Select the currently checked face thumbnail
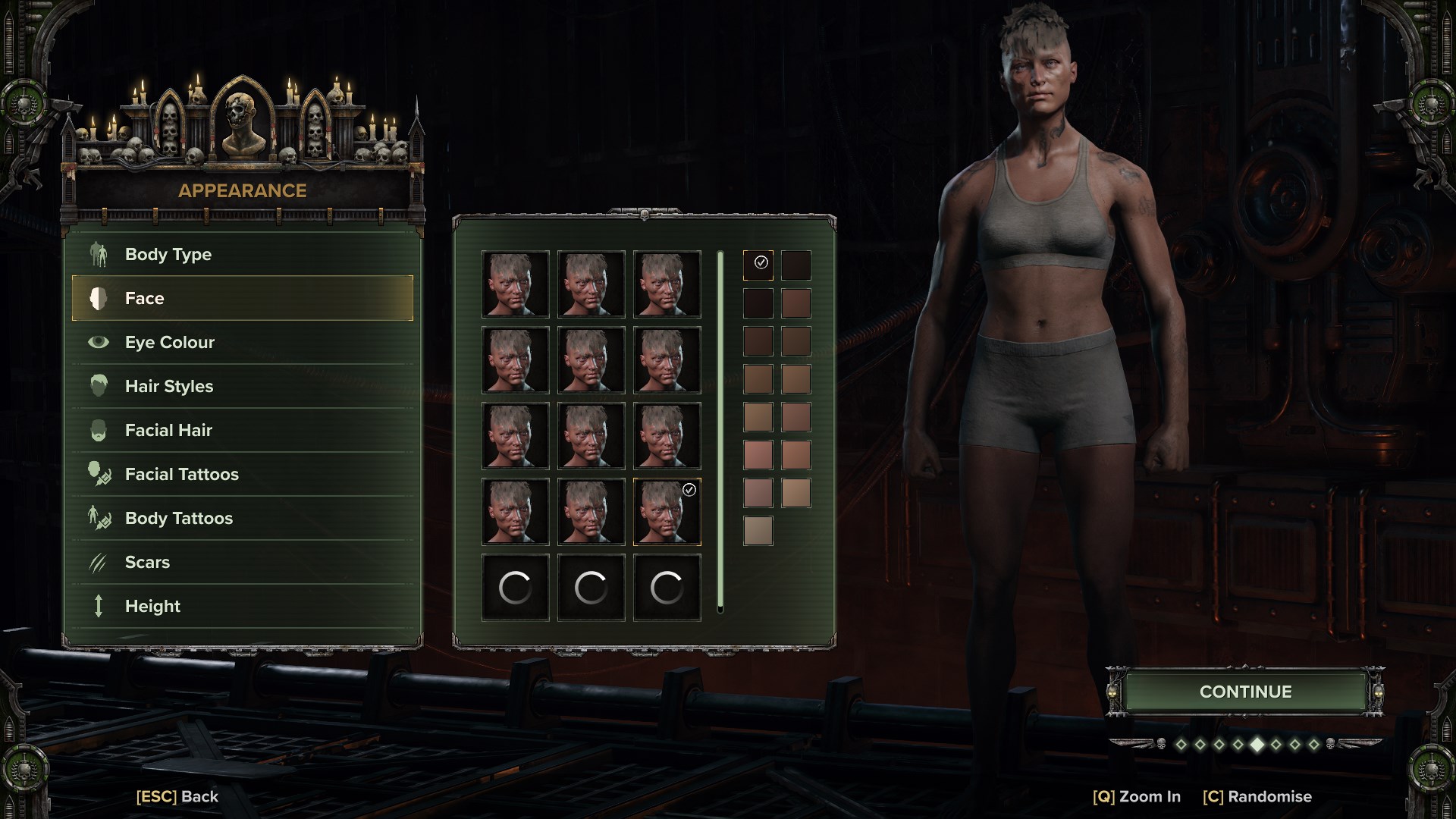This screenshot has height=819, width=1456. click(667, 512)
